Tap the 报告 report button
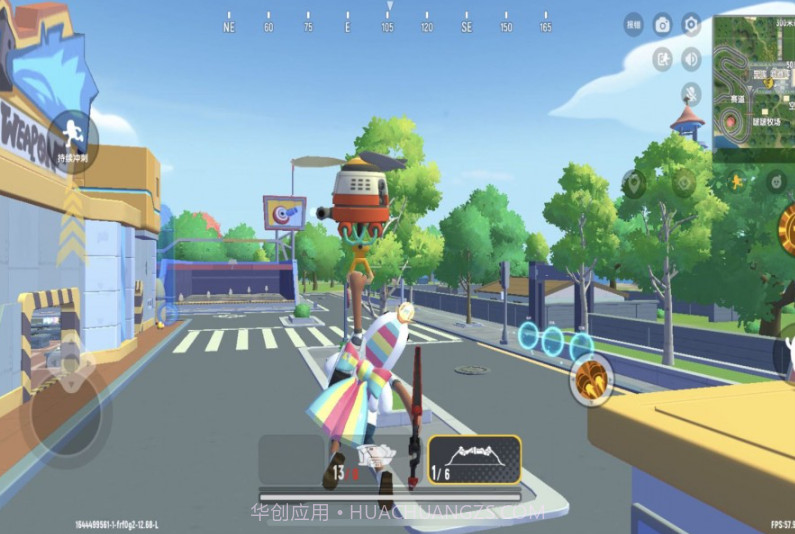Screen dimensions: 795x534 (x=633, y=25)
